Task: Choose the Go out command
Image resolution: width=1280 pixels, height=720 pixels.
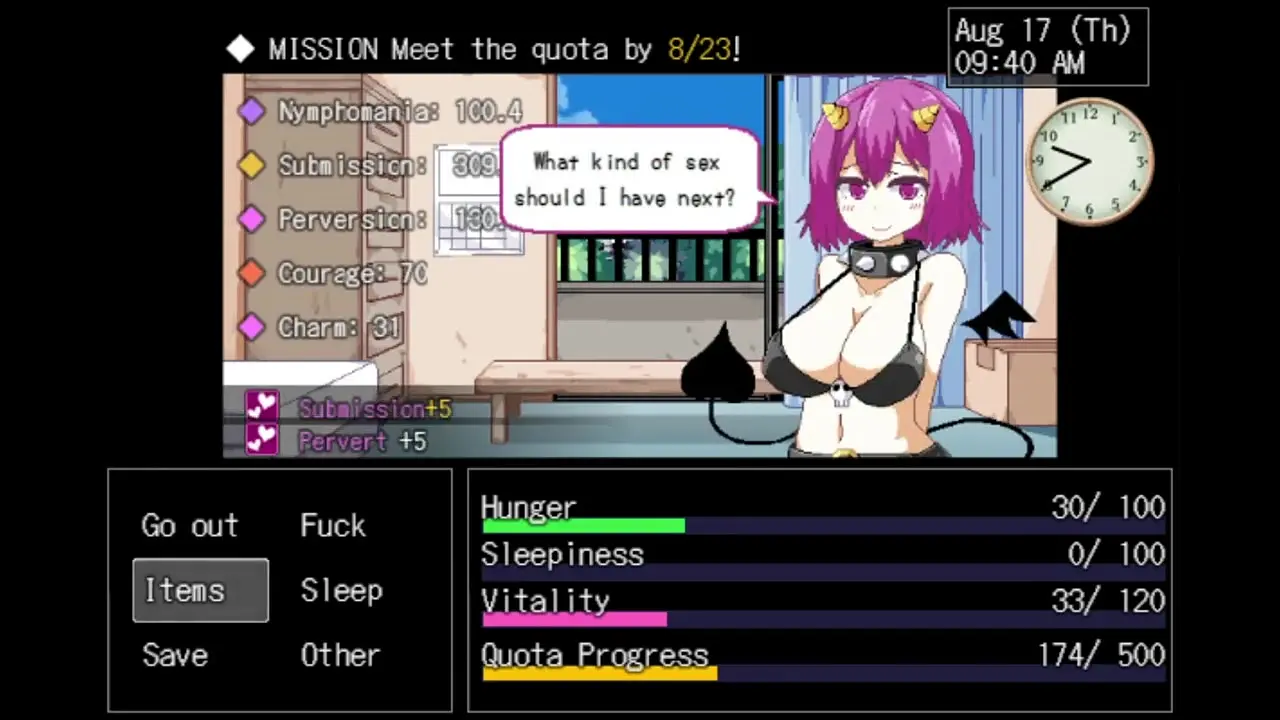Action: [190, 526]
